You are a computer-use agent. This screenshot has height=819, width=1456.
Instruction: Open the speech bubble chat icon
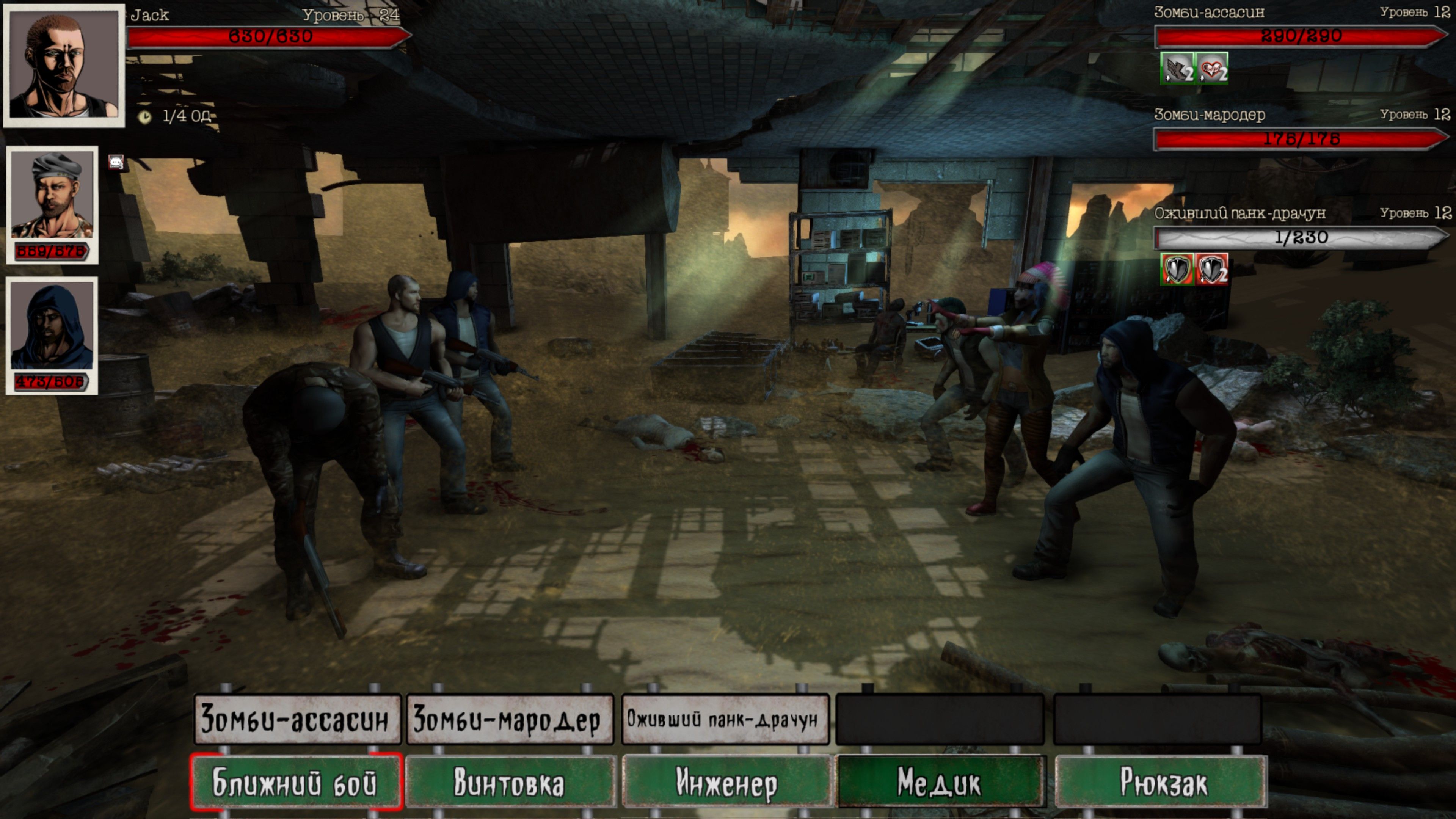pos(116,163)
